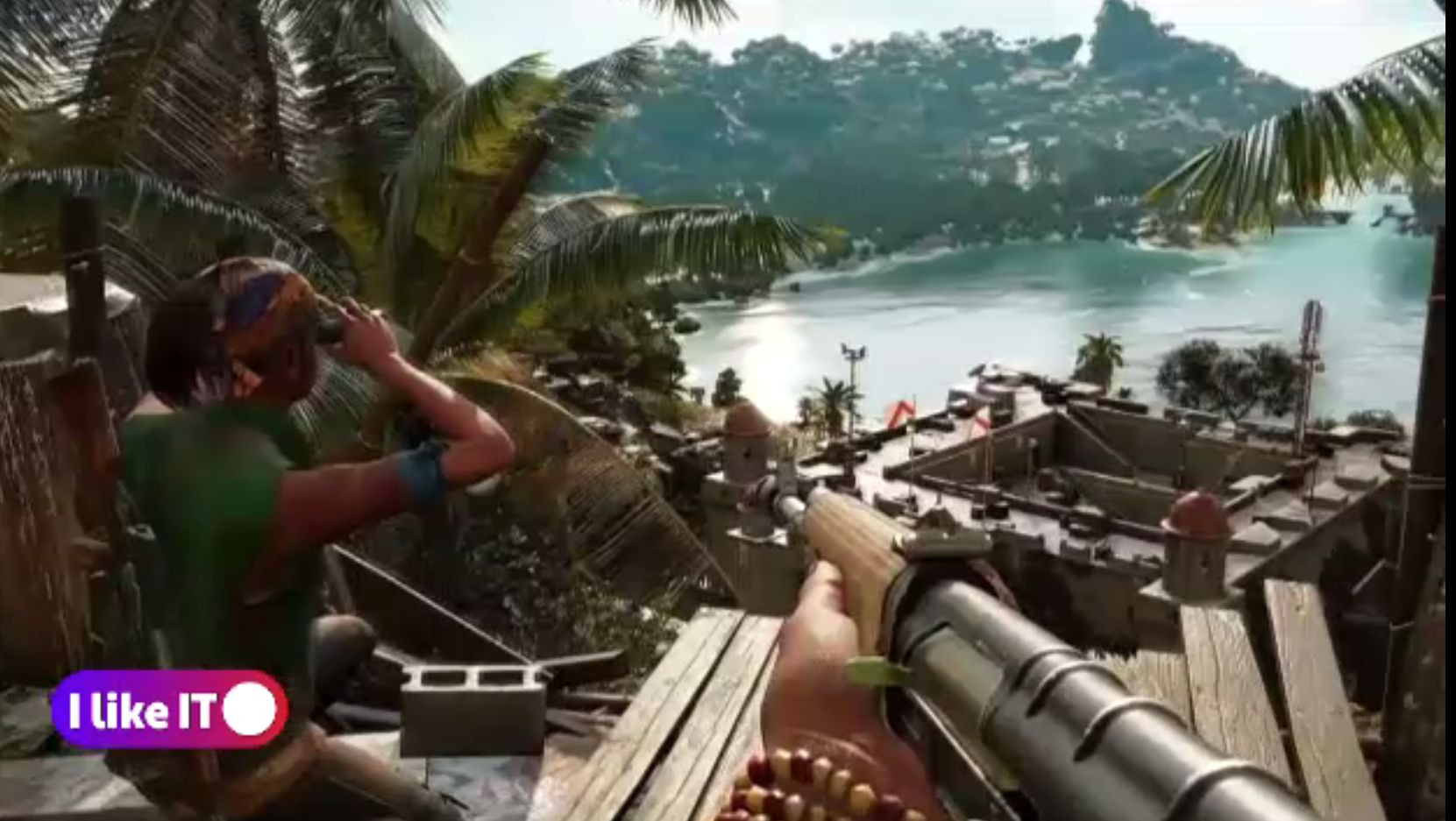The width and height of the screenshot is (1456, 821).
Task: Tap the purple "I like IT" button
Action: point(169,709)
